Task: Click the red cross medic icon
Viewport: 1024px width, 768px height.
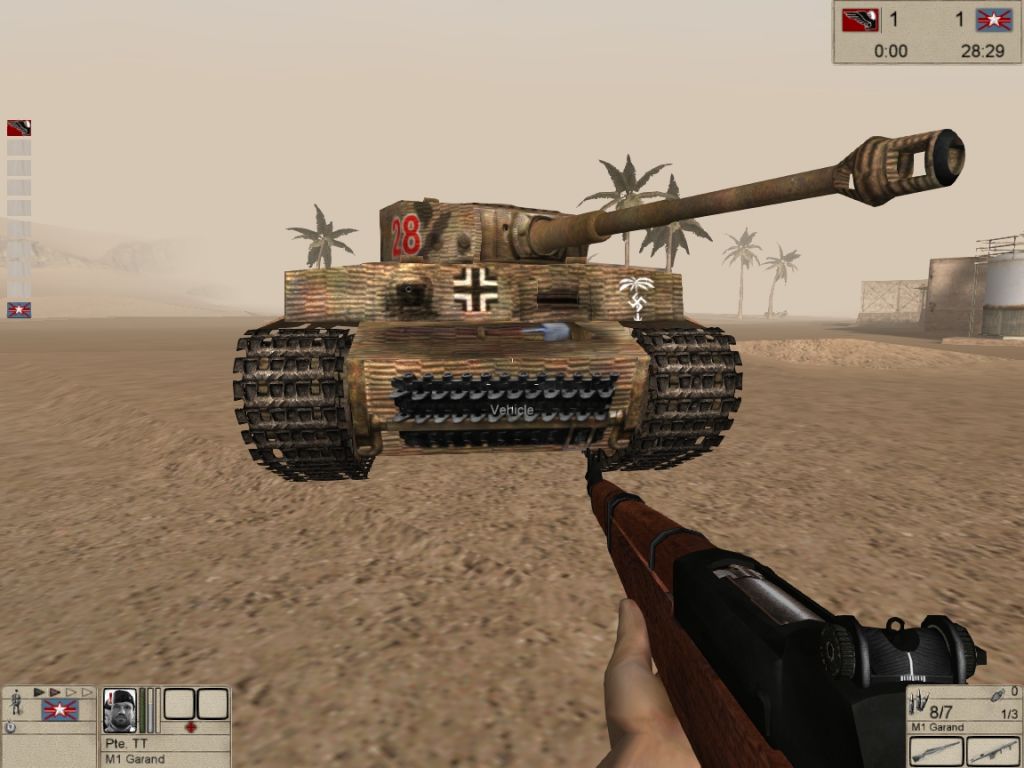Action: coord(191,727)
